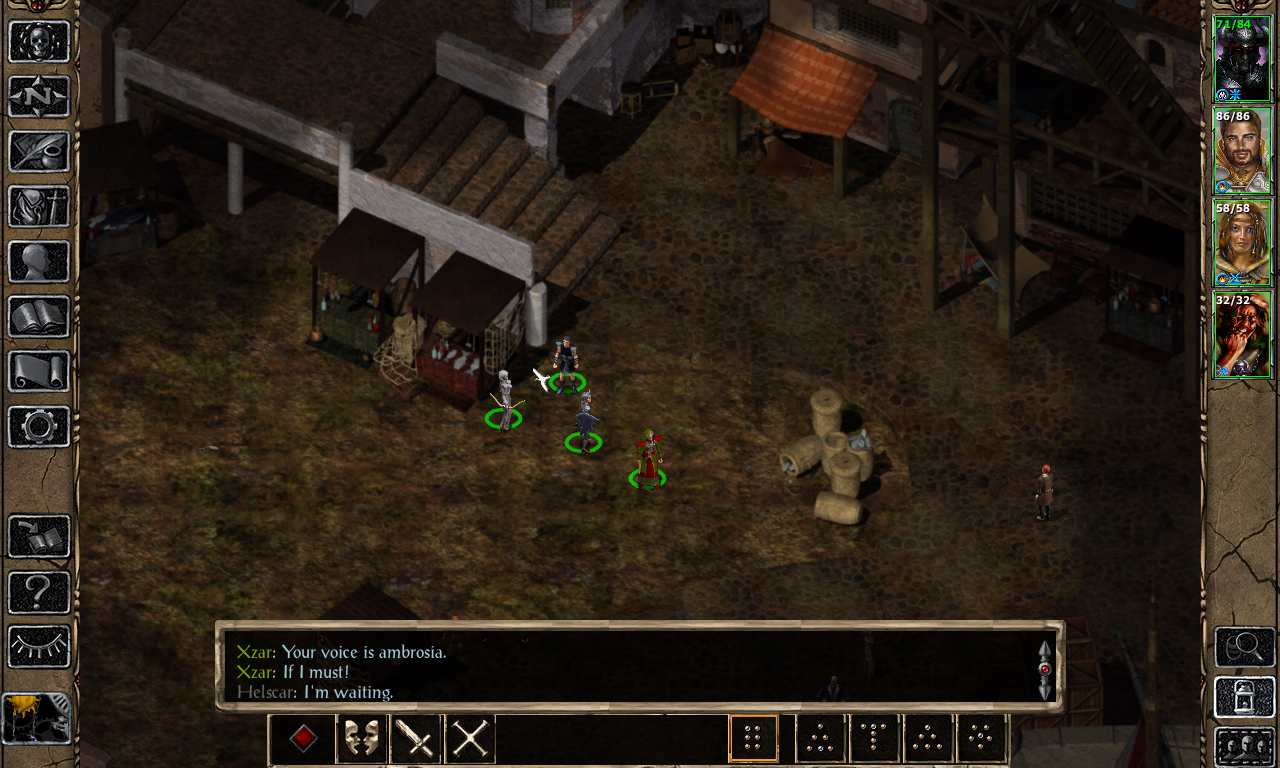Start dialogue with the theater masks icon
This screenshot has width=1280, height=768.
tap(362, 738)
